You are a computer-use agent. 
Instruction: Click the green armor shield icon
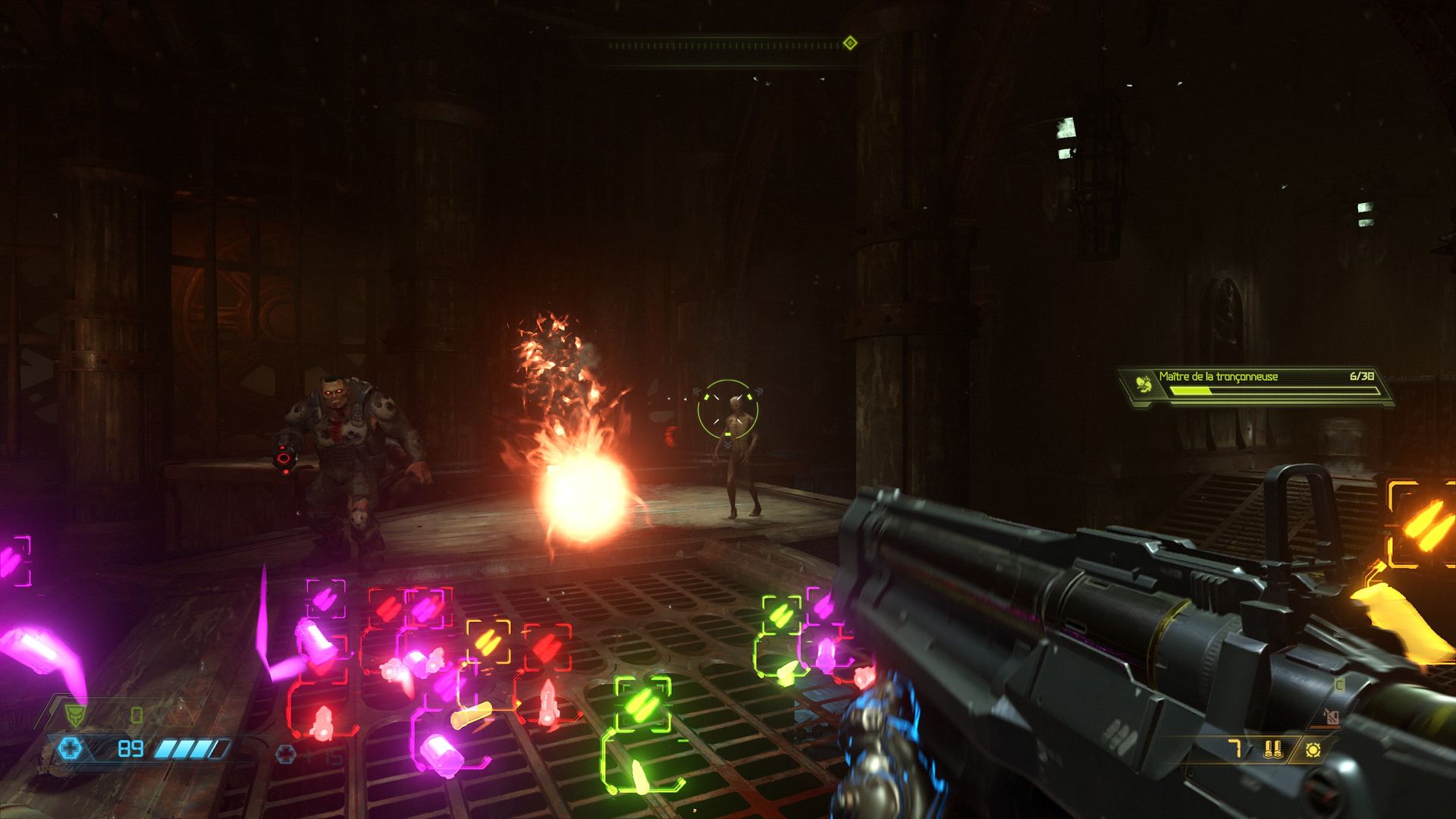(74, 714)
